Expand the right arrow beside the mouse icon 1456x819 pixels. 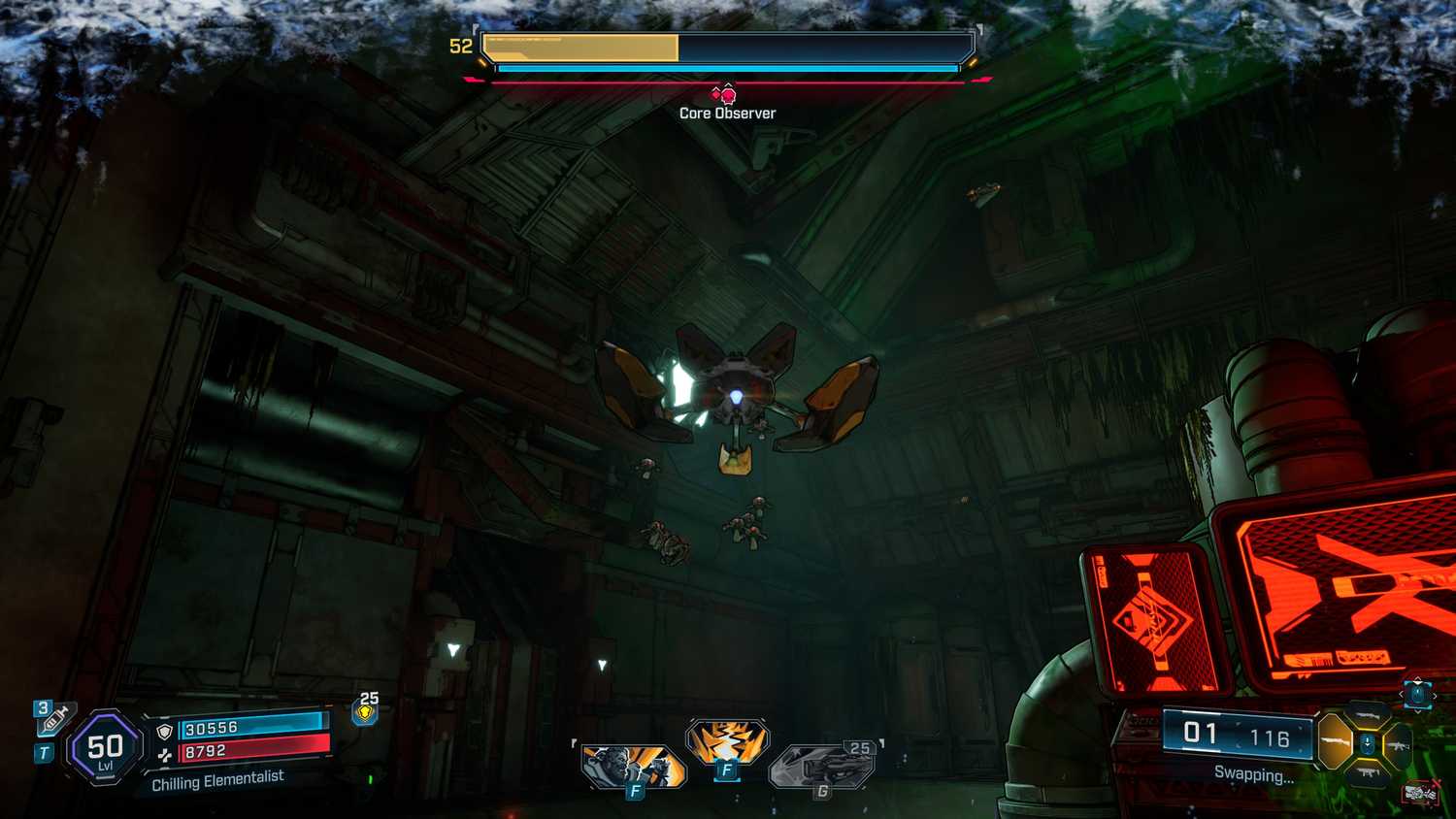tap(1435, 696)
